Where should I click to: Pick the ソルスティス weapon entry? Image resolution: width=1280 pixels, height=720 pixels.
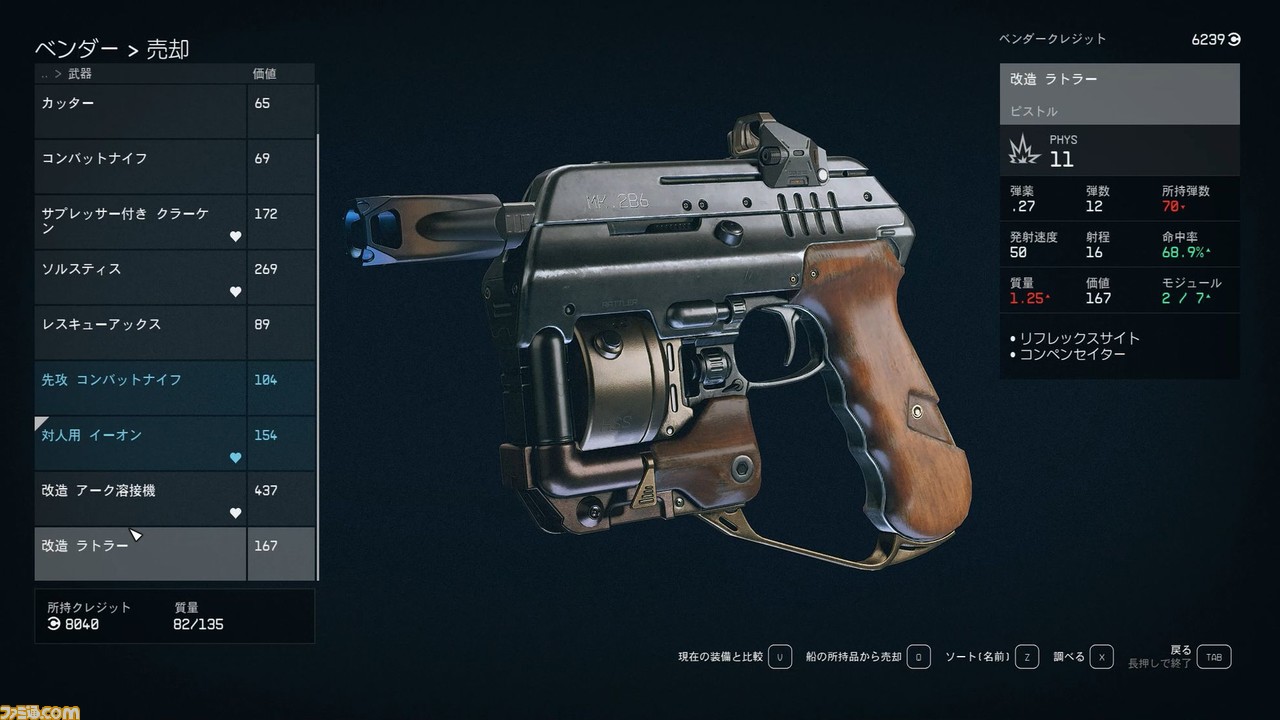tap(140, 277)
